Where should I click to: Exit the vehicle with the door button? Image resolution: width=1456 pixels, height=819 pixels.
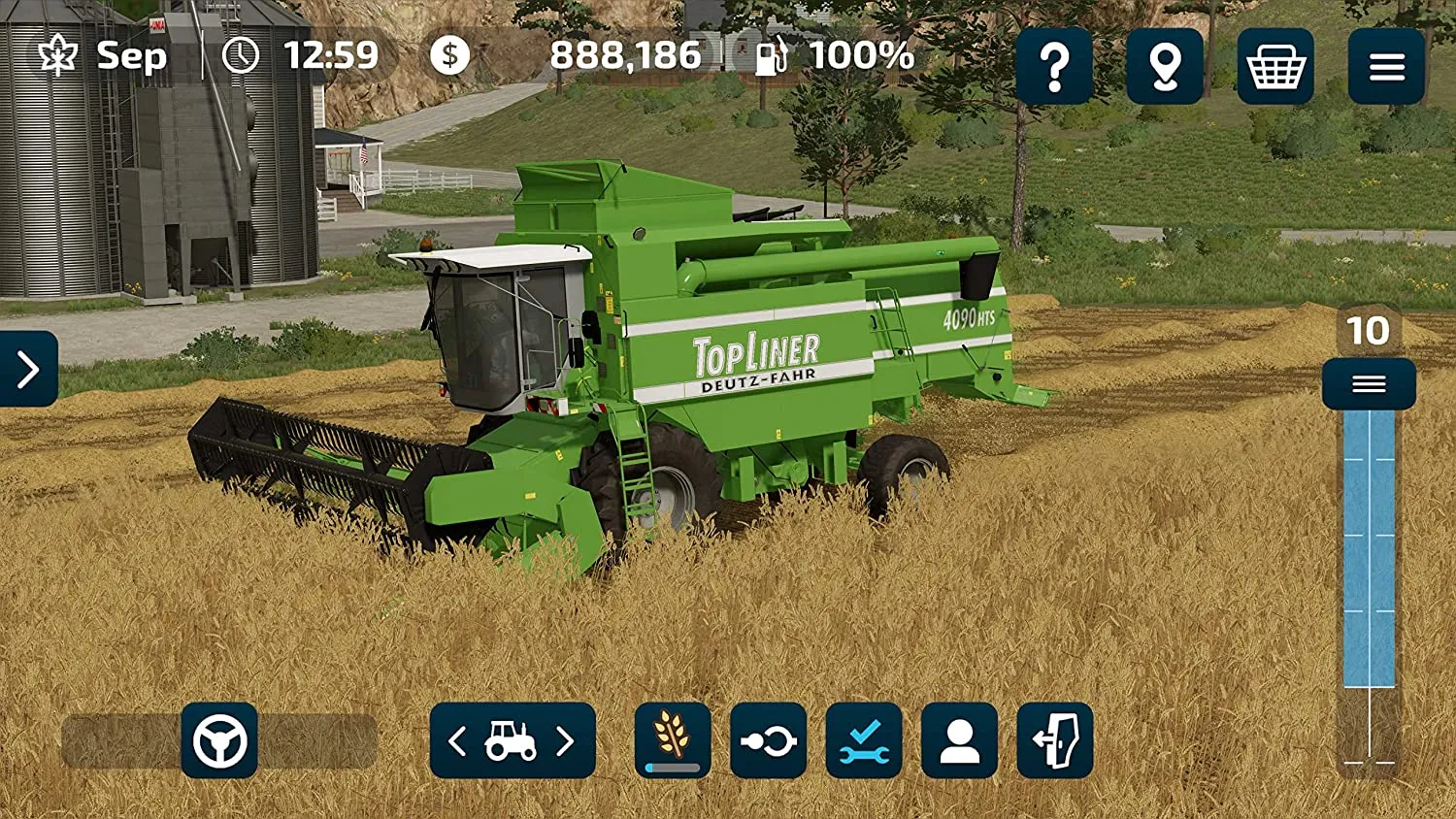click(x=1055, y=741)
